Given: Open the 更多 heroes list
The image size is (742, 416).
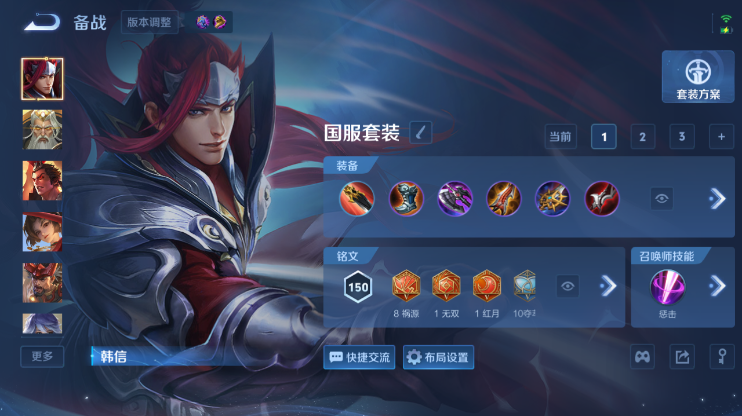Looking at the screenshot, I should [x=42, y=356].
